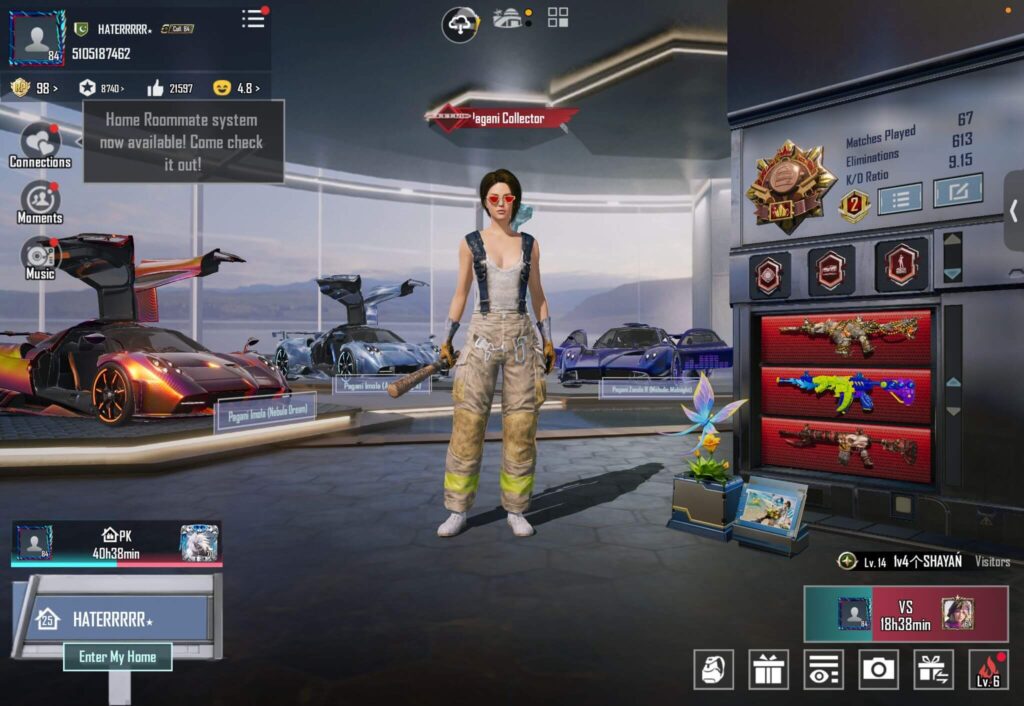Image resolution: width=1024 pixels, height=706 pixels.
Task: Open the Music player icon
Action: [x=40, y=258]
